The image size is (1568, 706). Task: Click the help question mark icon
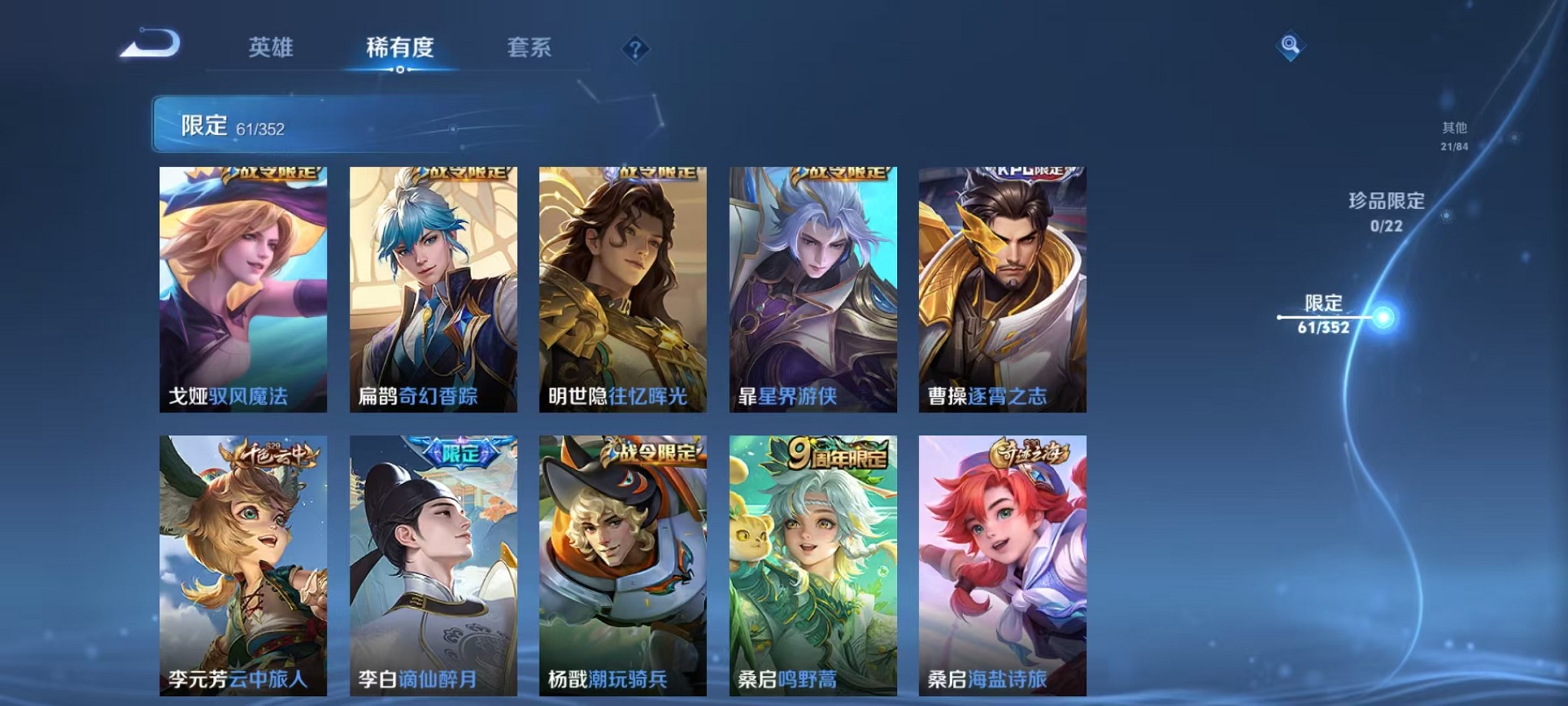click(x=633, y=49)
